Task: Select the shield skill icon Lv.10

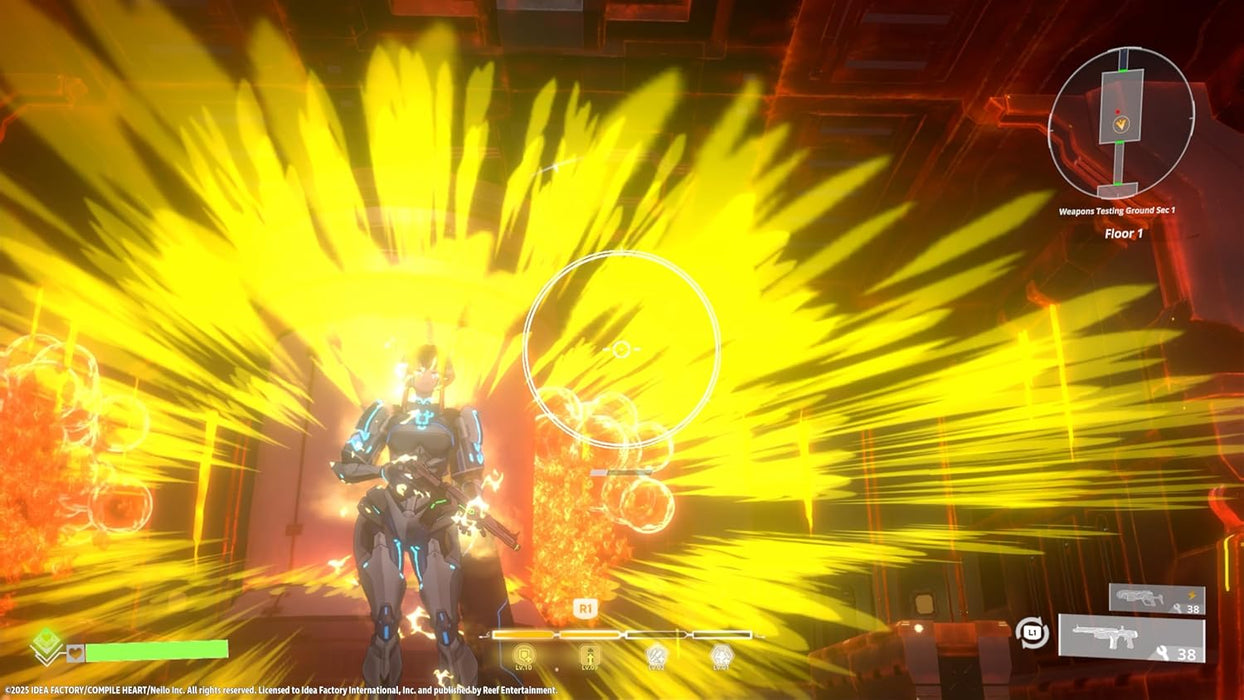Action: point(524,656)
